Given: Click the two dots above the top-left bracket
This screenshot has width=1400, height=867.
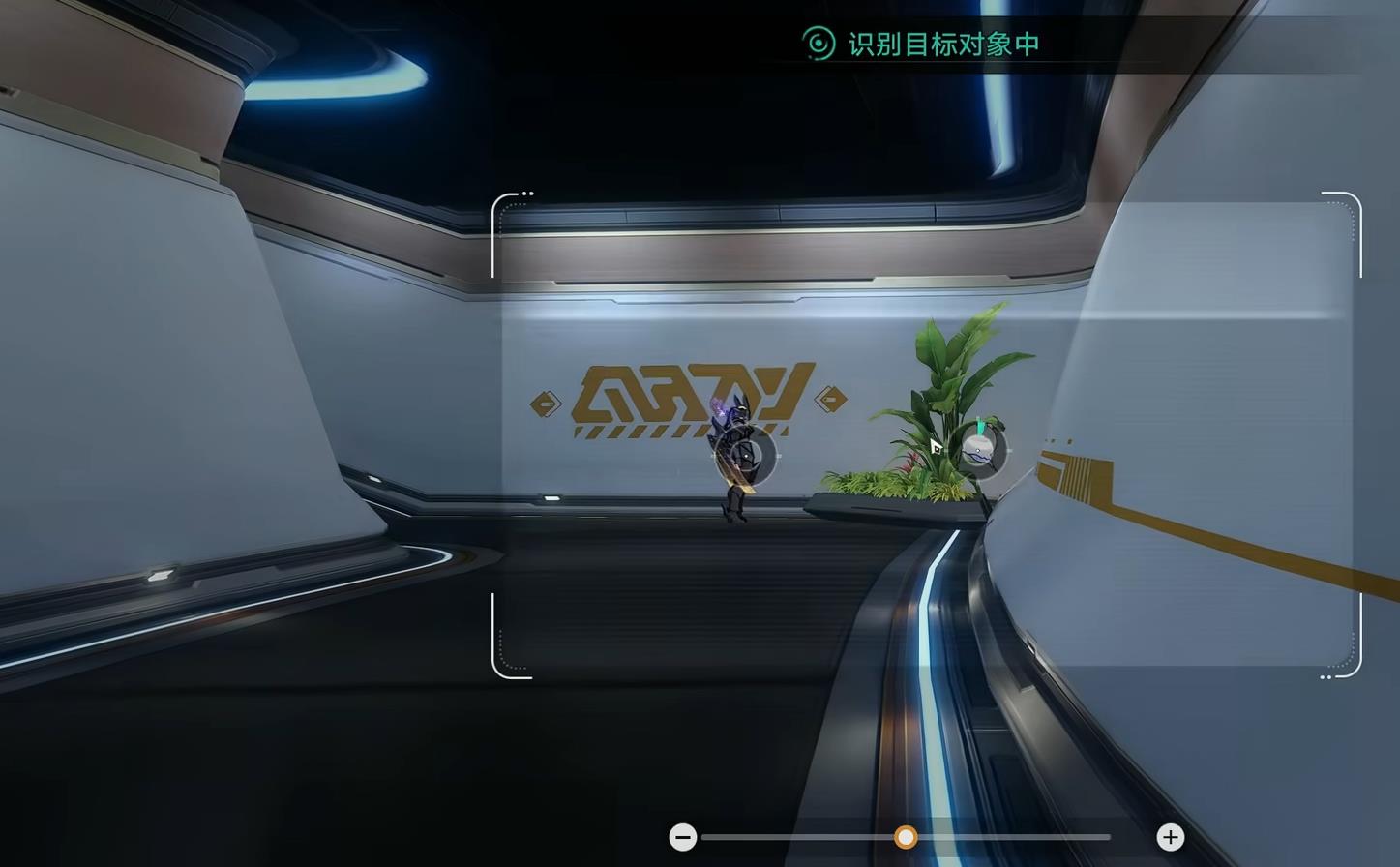Looking at the screenshot, I should tap(526, 193).
